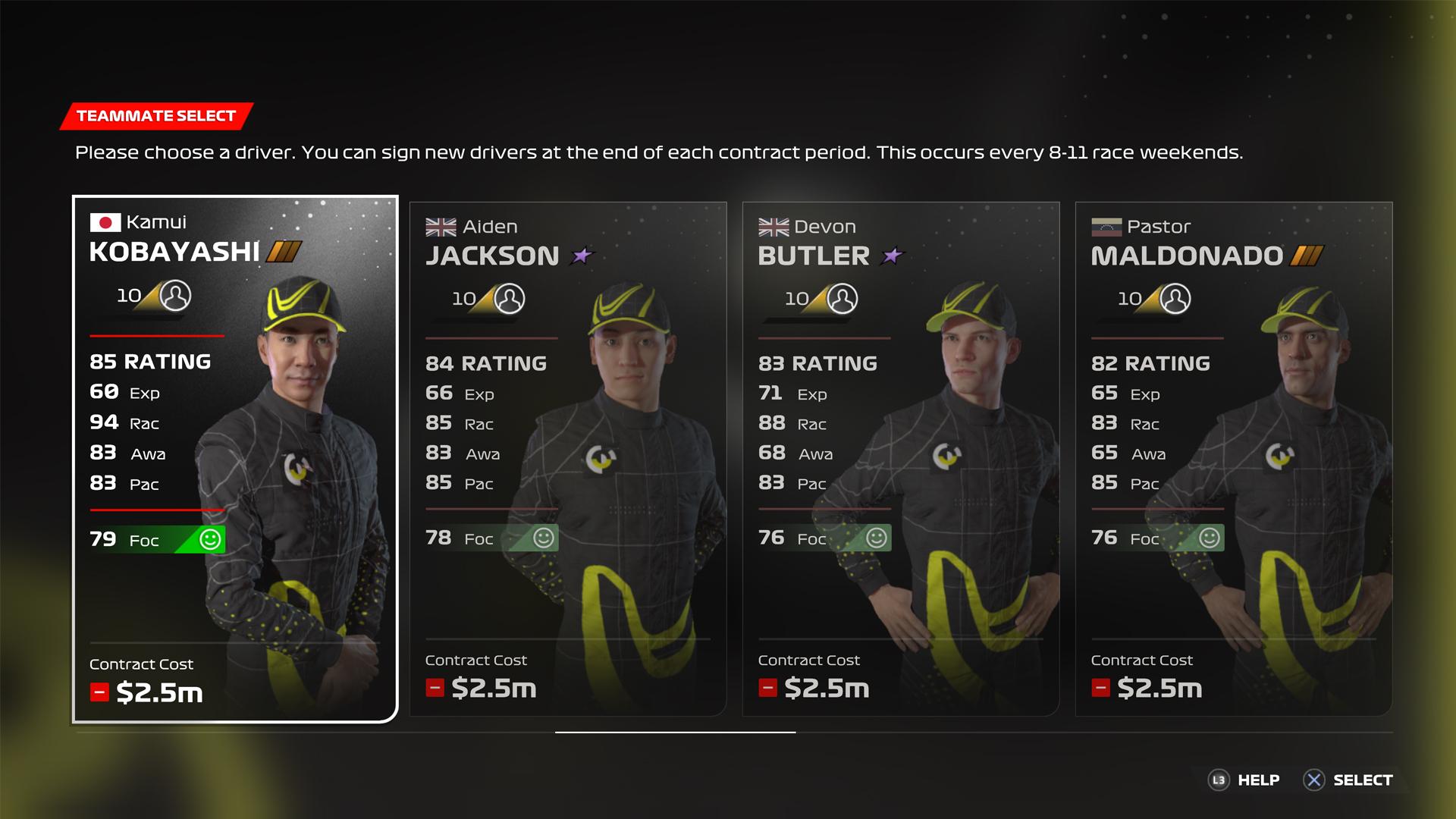Click Kobayashi's 85 RATING value bar
The height and width of the screenshot is (819, 1456).
(149, 362)
